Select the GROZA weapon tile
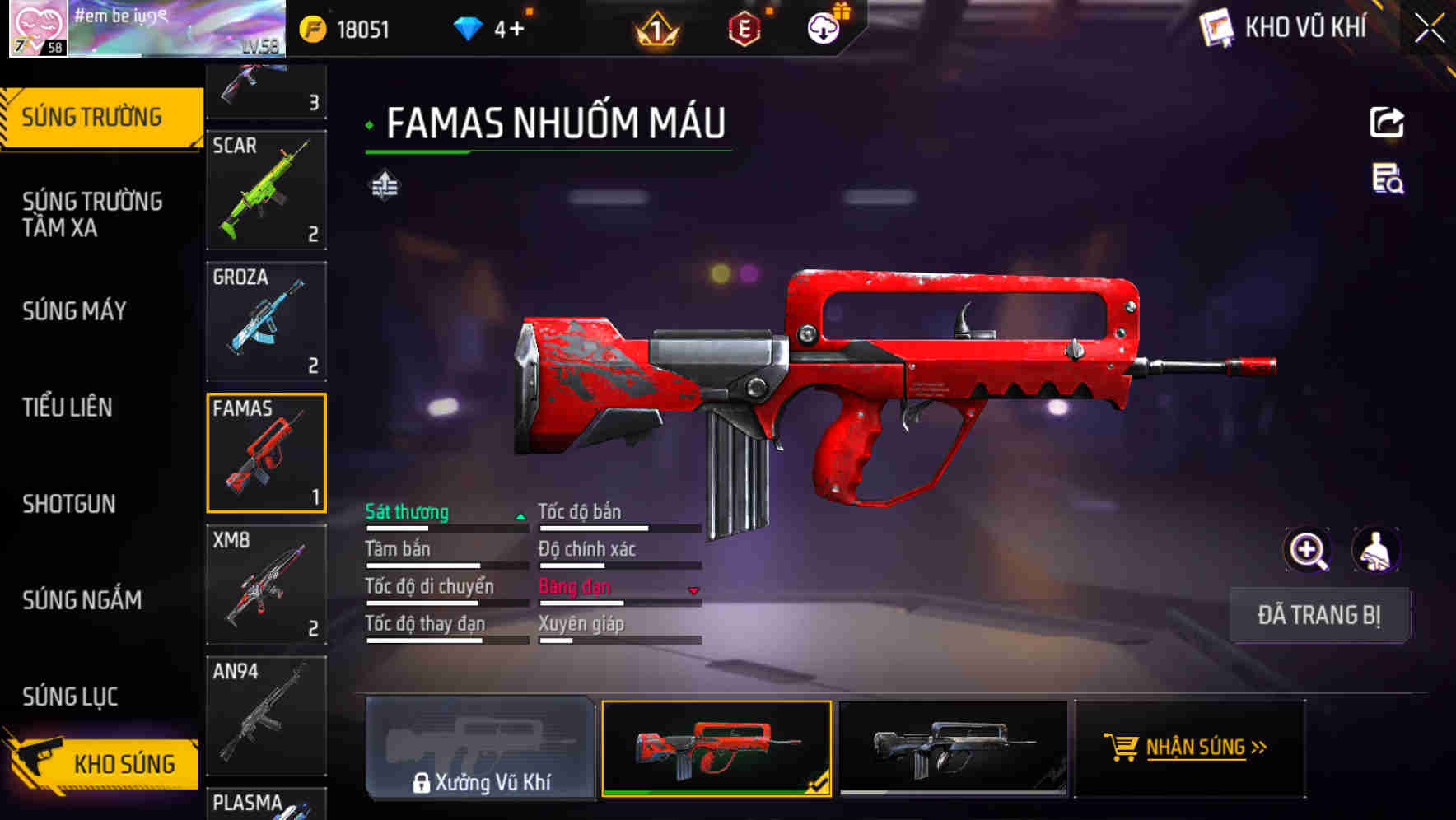 [x=266, y=321]
